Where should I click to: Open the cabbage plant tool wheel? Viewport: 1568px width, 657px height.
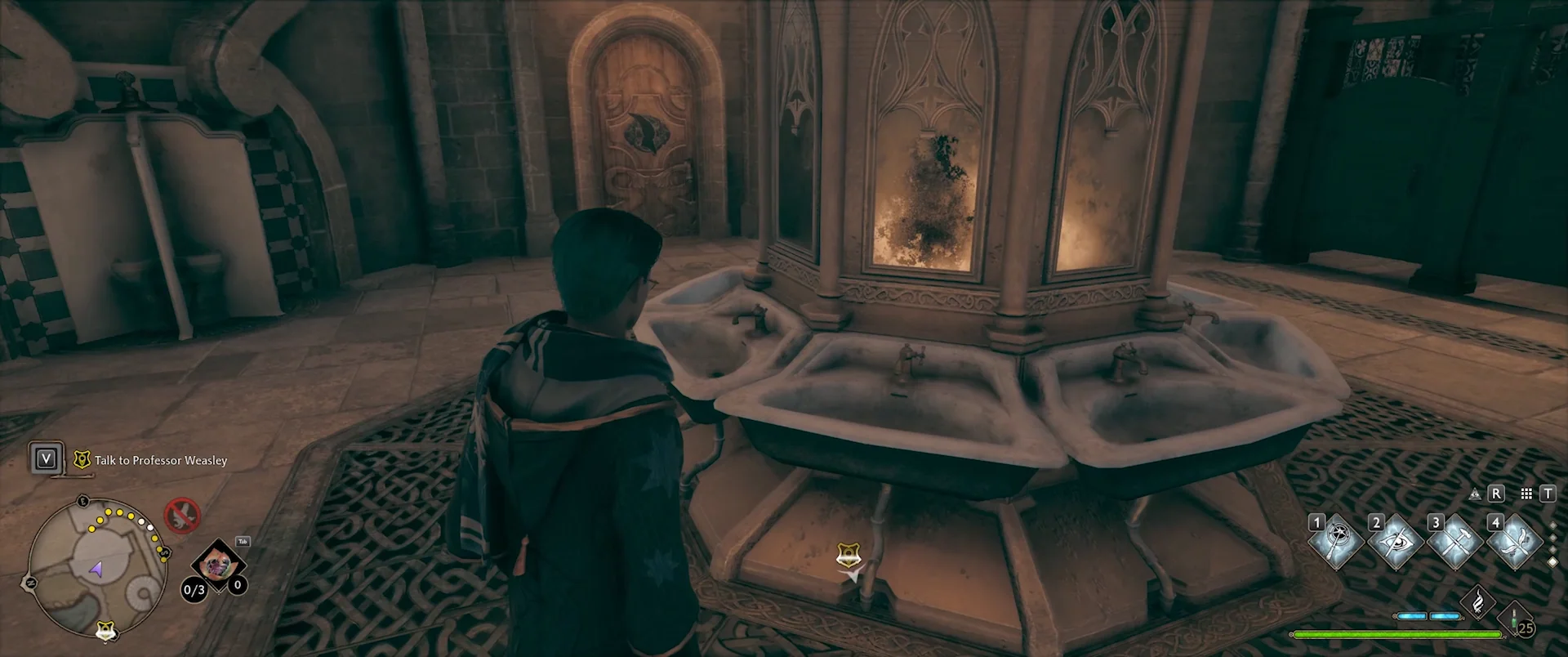pyautogui.click(x=217, y=564)
